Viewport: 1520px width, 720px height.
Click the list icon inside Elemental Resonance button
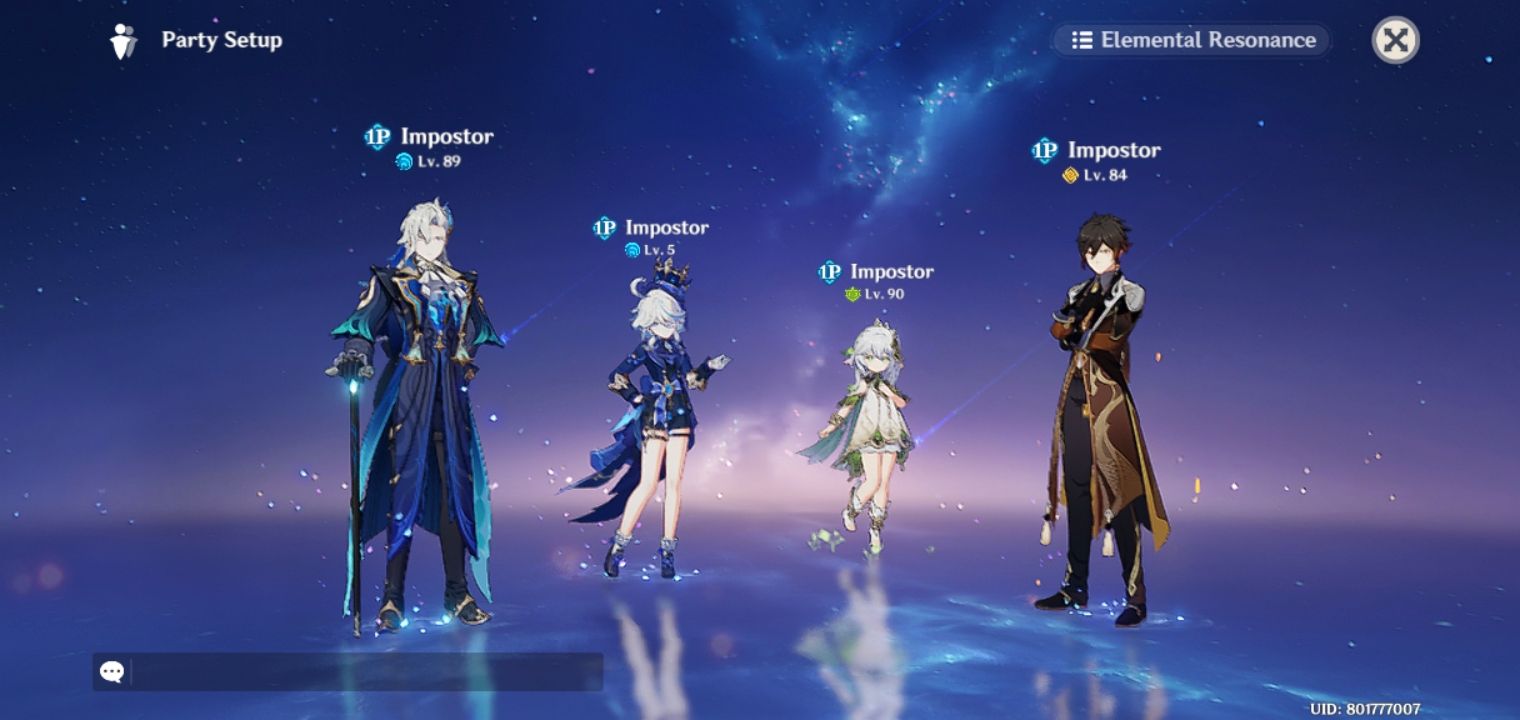click(x=1085, y=41)
